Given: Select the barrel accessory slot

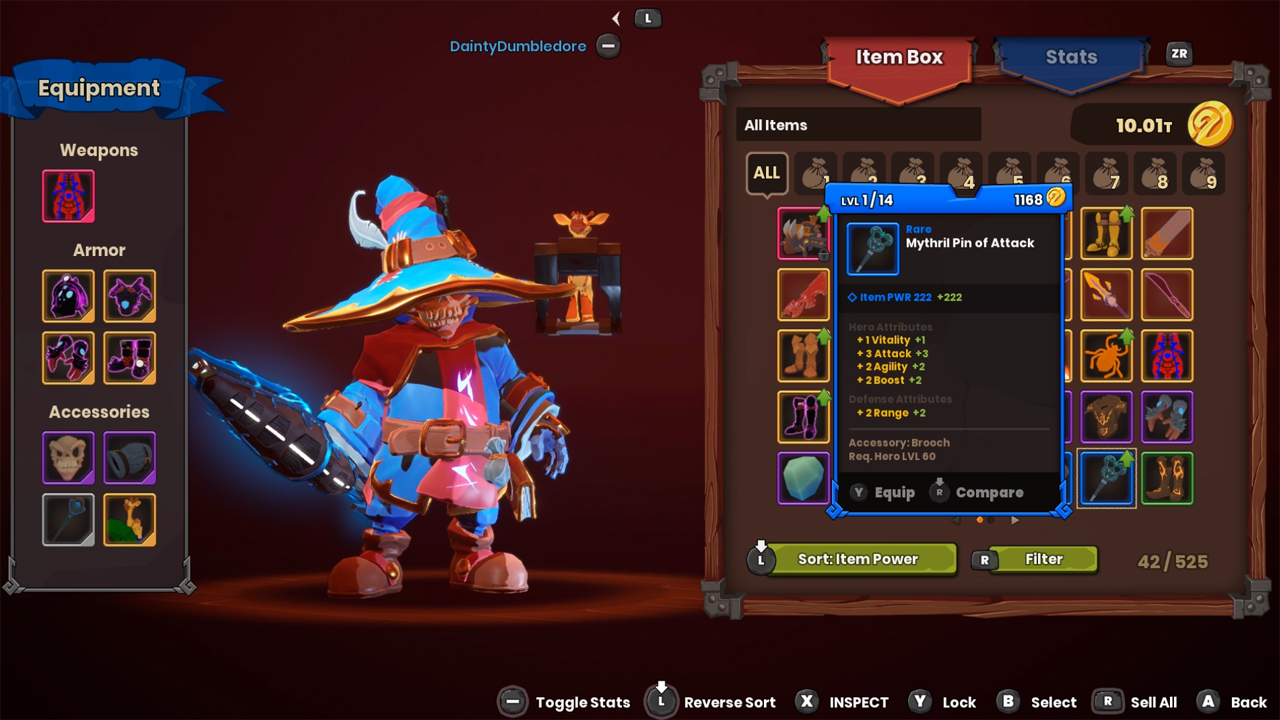Looking at the screenshot, I should click(129, 458).
